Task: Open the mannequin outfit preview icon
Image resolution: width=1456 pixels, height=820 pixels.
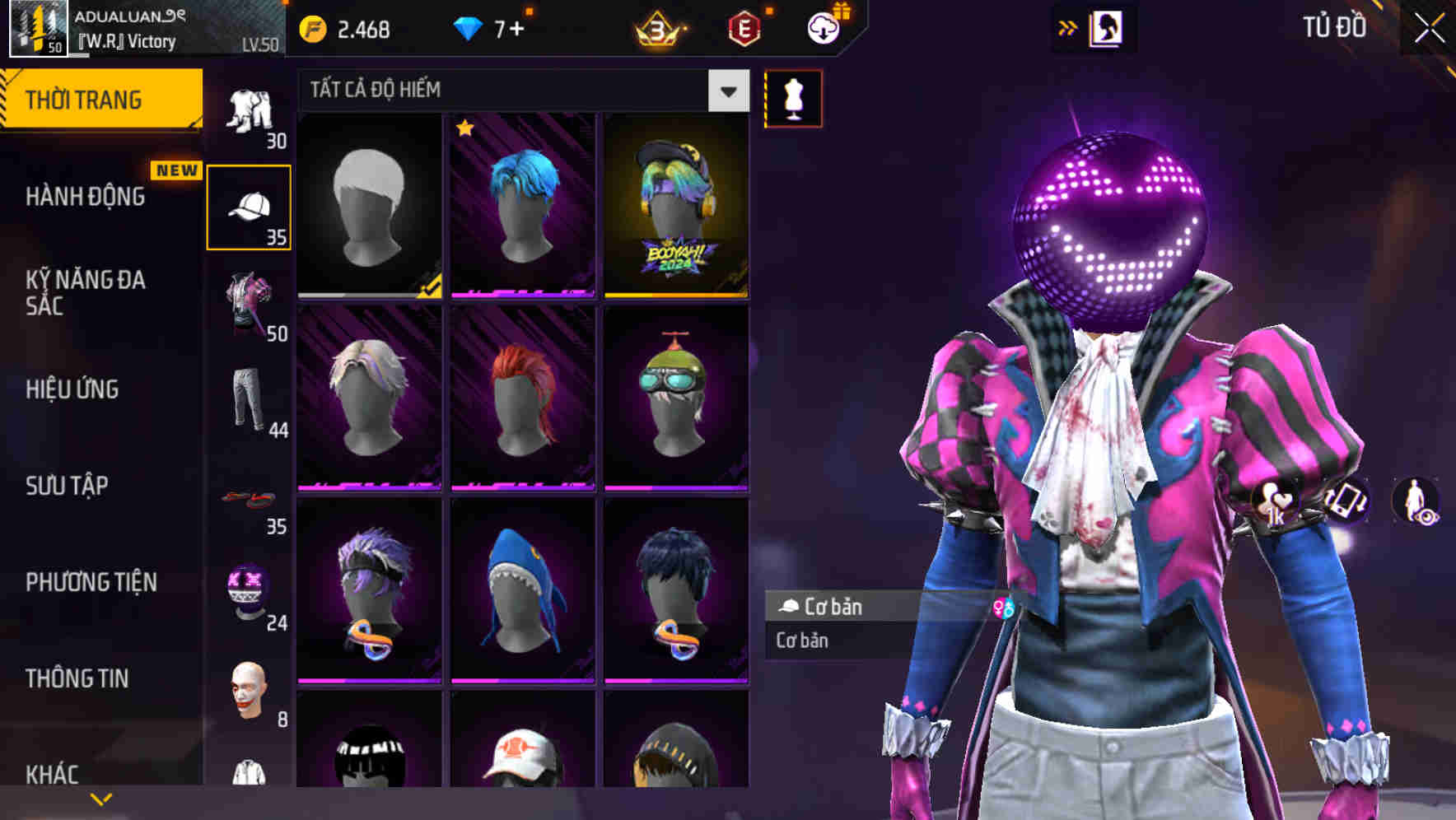Action: (x=793, y=97)
